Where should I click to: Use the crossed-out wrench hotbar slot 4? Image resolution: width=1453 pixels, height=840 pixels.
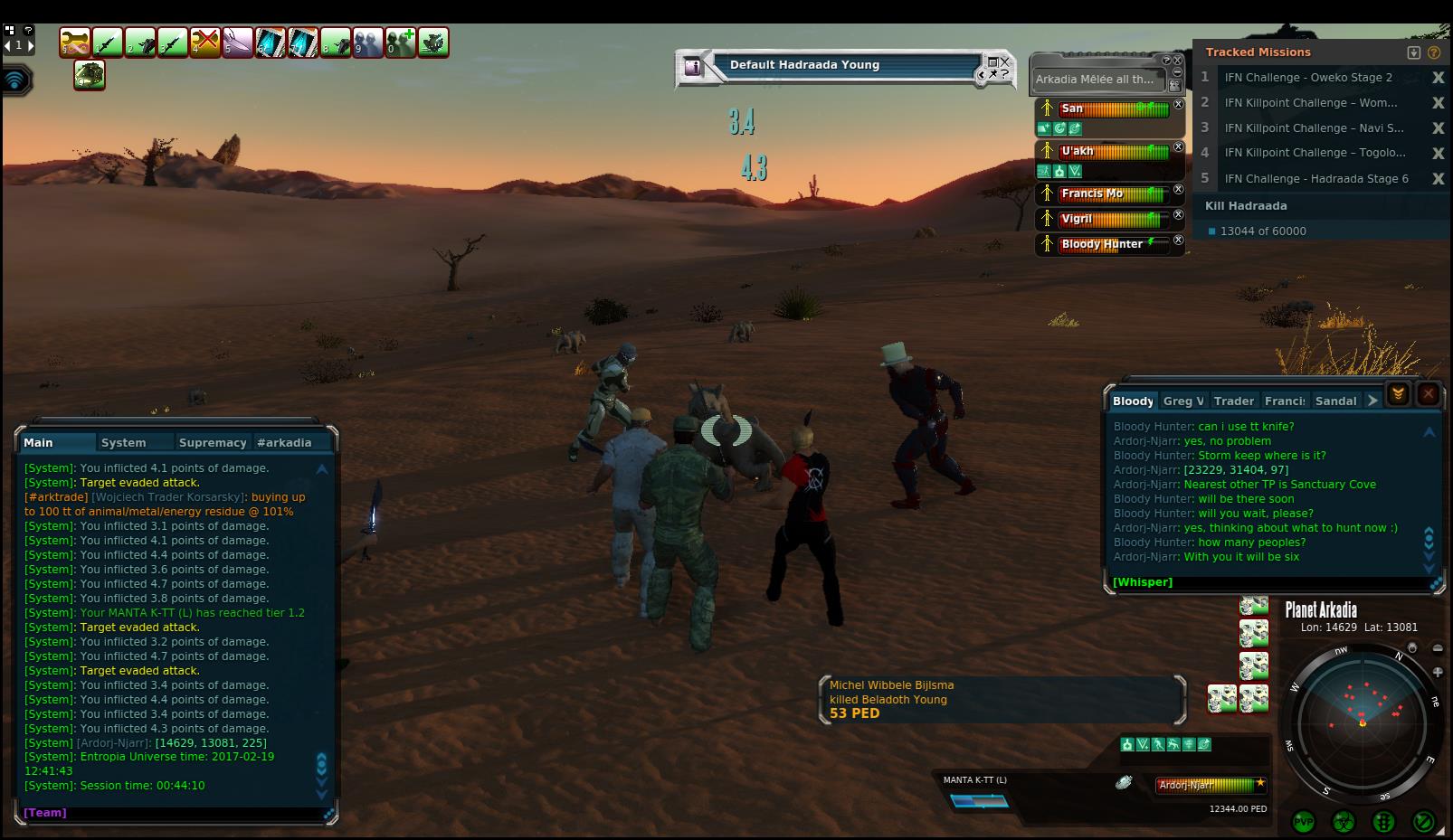coord(205,42)
